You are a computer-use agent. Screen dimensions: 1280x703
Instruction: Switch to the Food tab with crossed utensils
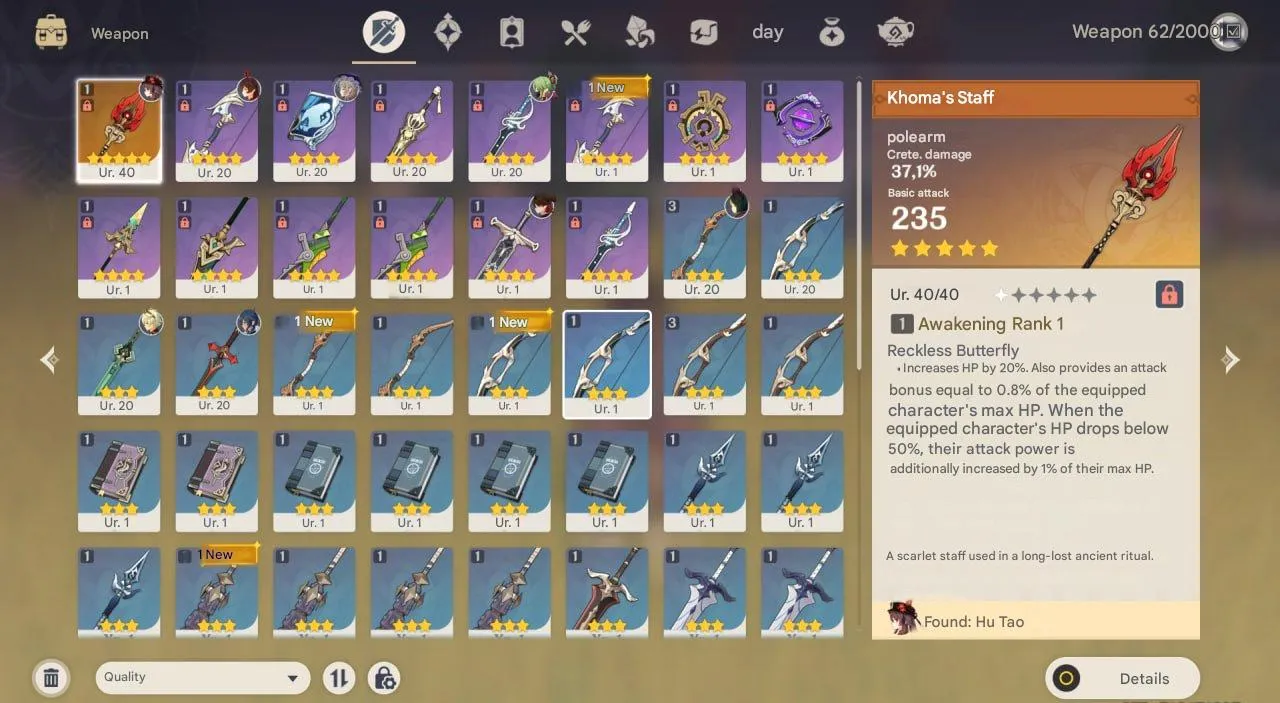point(575,33)
